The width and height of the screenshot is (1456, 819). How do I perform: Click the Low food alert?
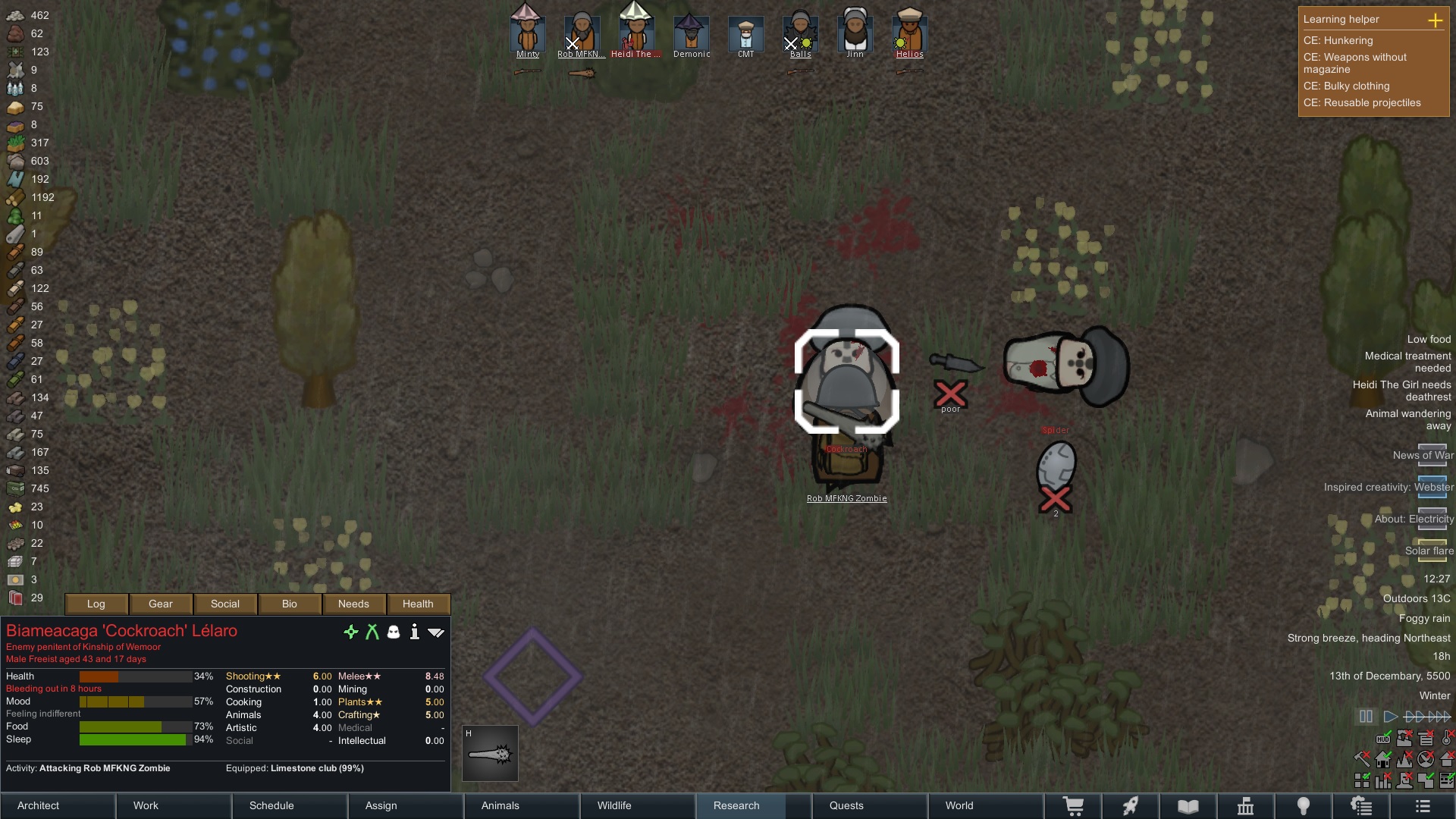pyautogui.click(x=1428, y=339)
